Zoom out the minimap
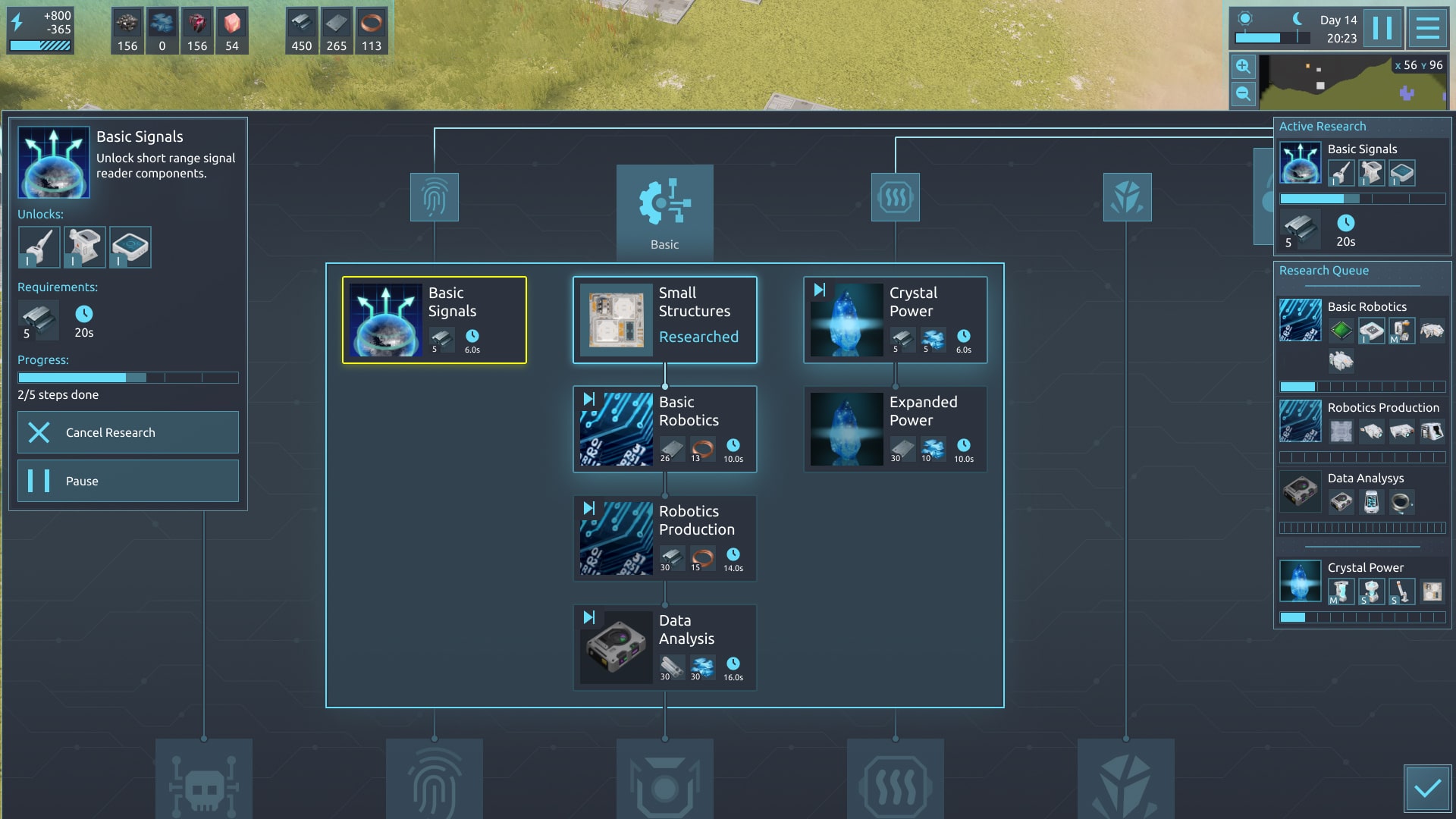The image size is (1456, 819). coord(1243,94)
